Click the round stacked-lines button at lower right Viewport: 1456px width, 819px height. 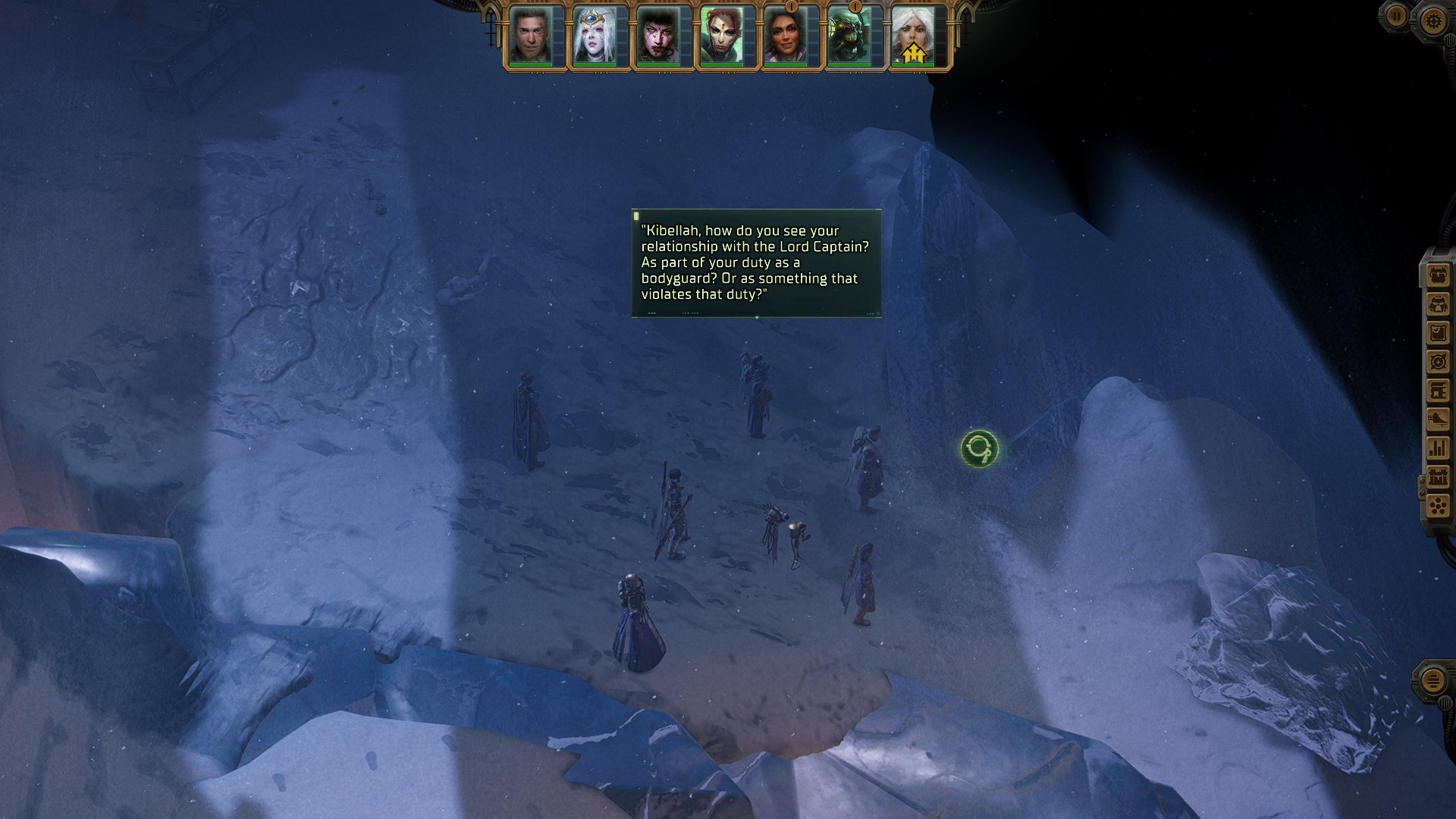(1432, 680)
